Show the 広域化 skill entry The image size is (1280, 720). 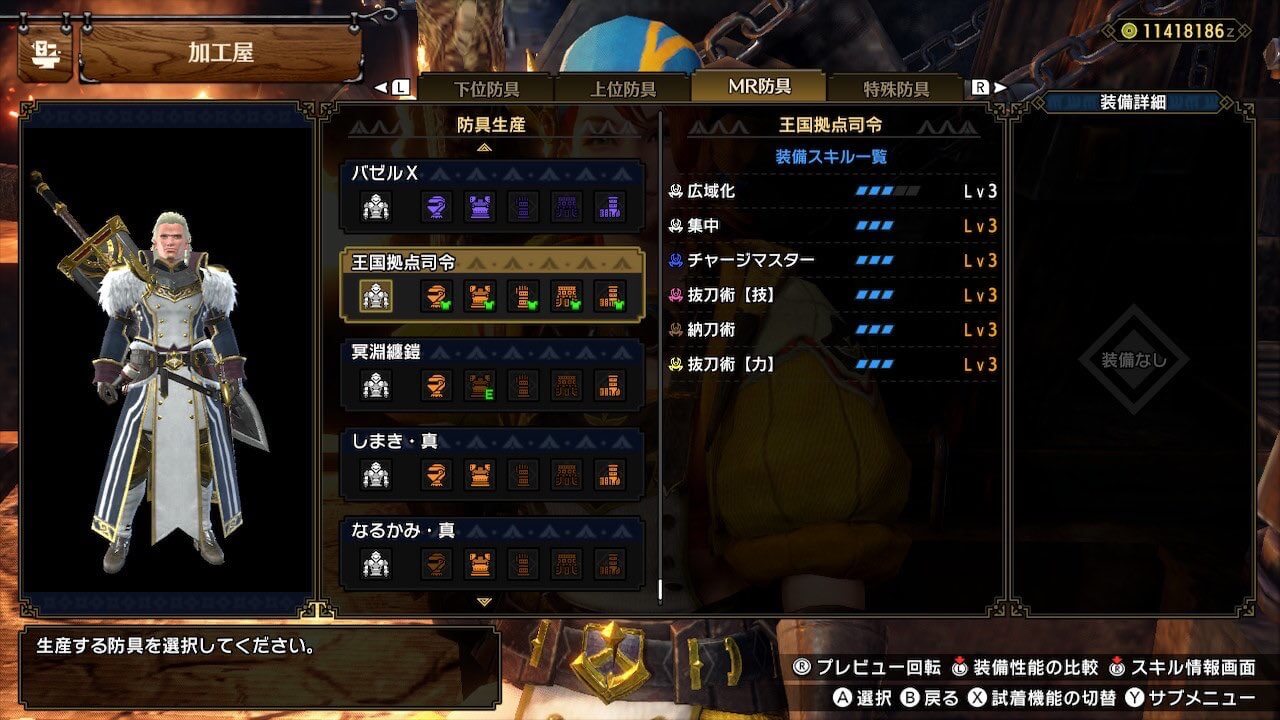[833, 191]
